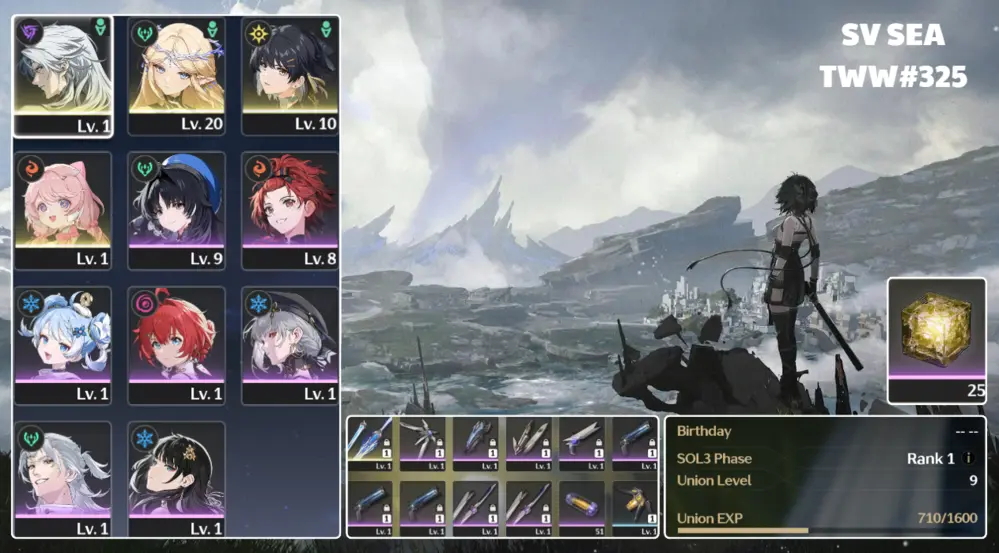The image size is (999, 553).
Task: Select the blue-beret Lv. 9 character
Action: [x=176, y=210]
